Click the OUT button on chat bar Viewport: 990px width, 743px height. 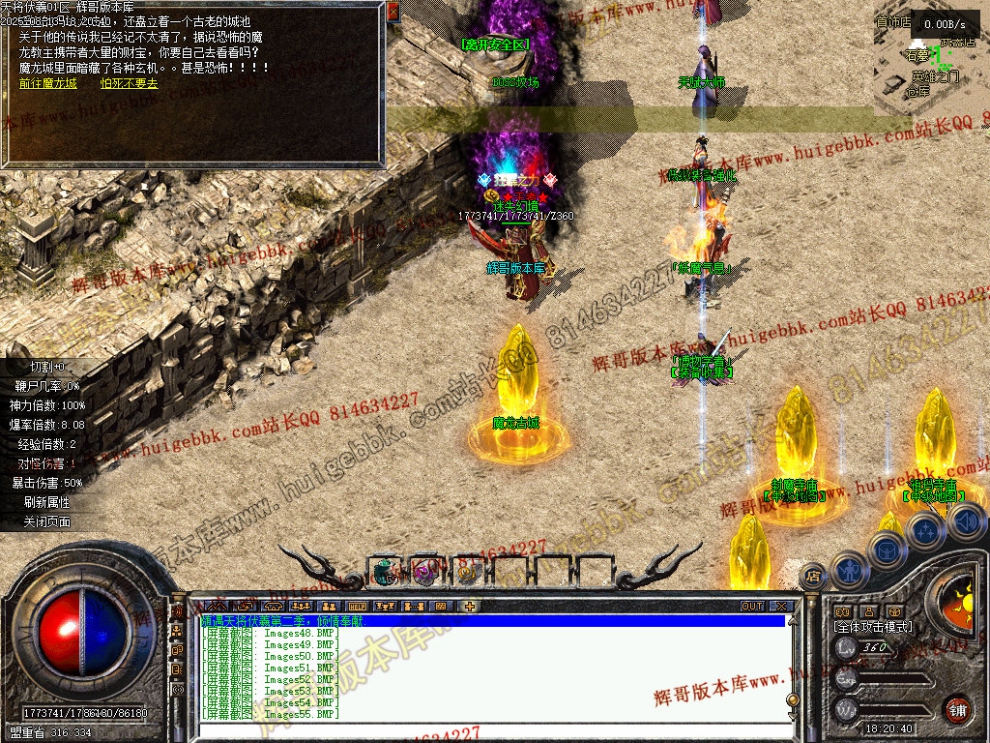(752, 606)
